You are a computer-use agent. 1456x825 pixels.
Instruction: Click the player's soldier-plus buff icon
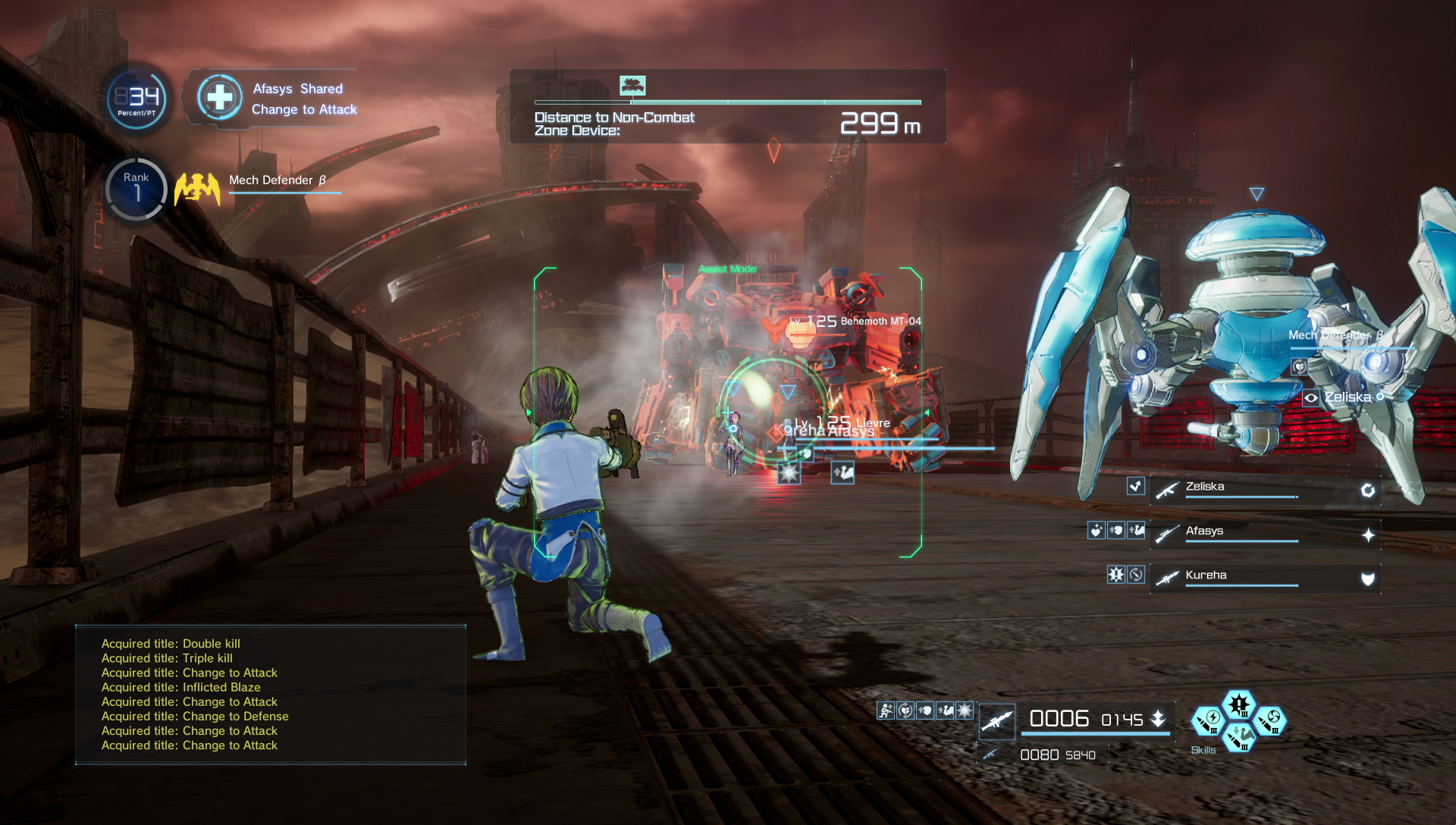click(886, 711)
